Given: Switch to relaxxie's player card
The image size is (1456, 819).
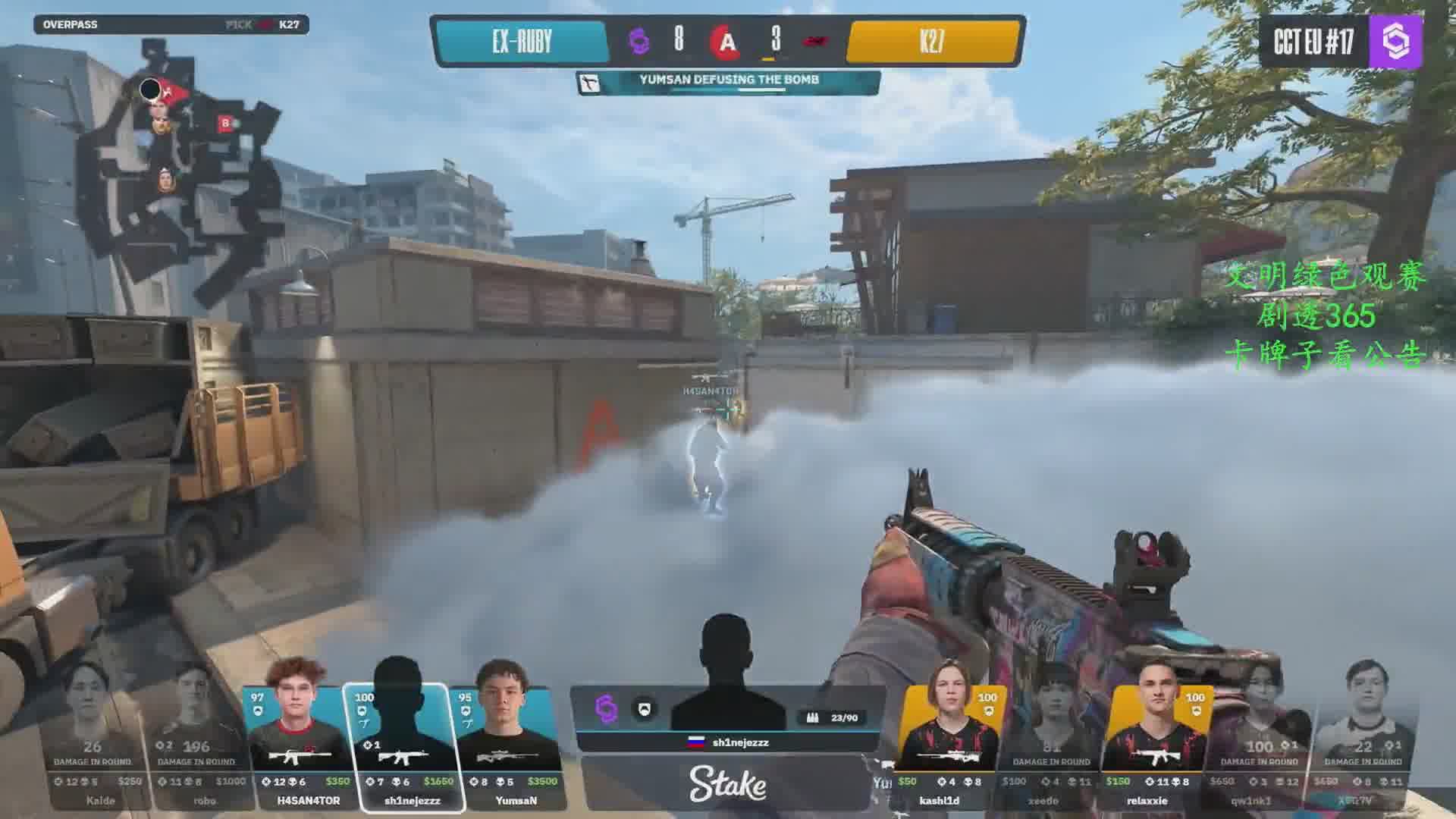Looking at the screenshot, I should pos(1156,747).
